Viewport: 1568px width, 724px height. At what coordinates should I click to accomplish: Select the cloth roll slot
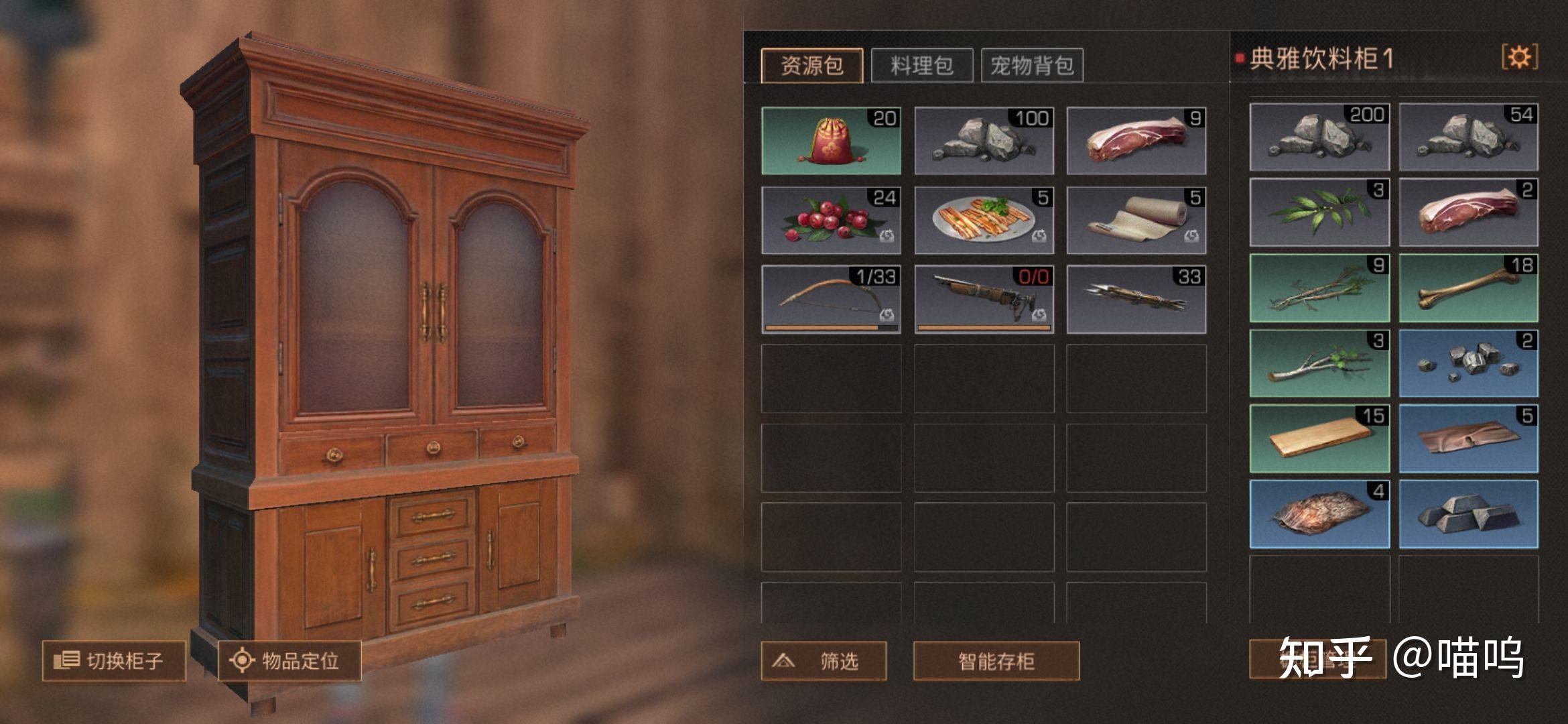tap(1136, 220)
